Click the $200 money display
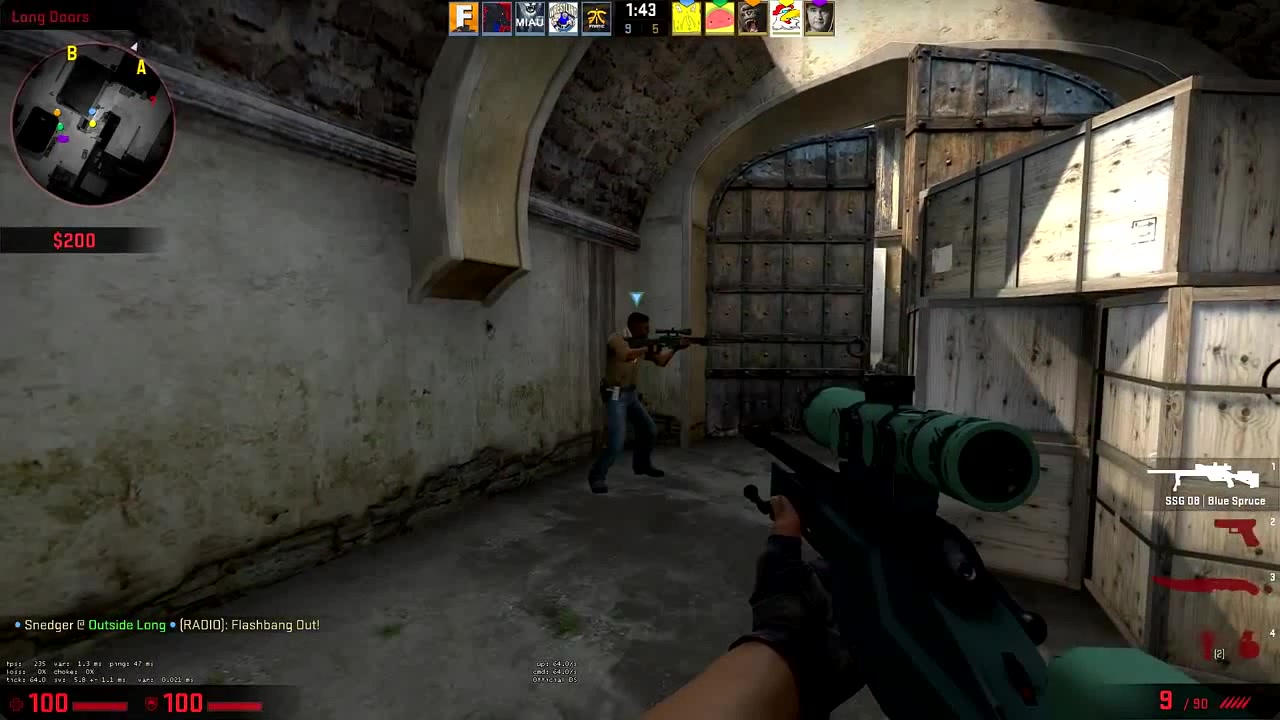1280x720 pixels. click(74, 240)
